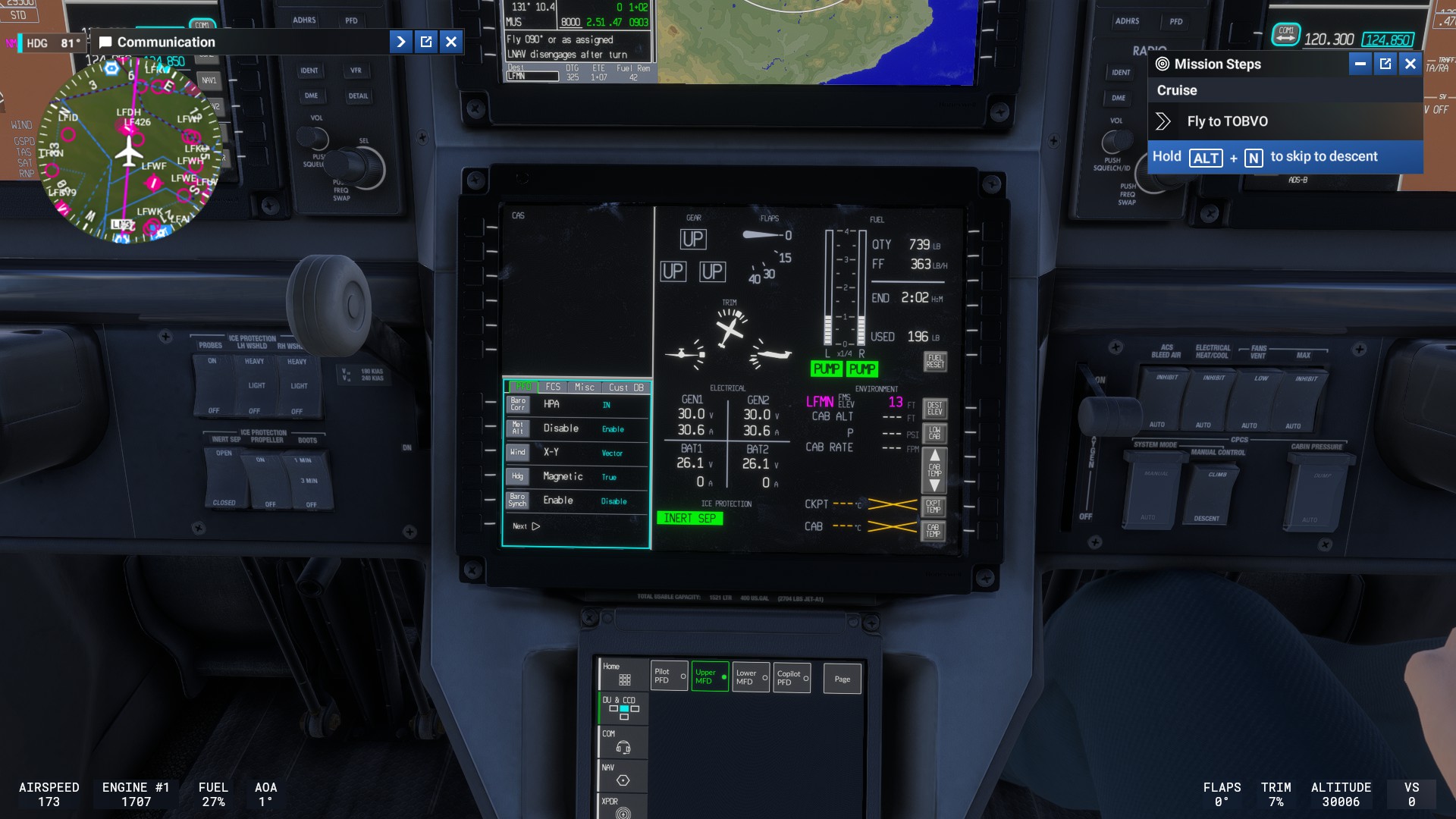Open the XPDR transponder page icon
The width and height of the screenshot is (1456, 819).
click(x=621, y=808)
